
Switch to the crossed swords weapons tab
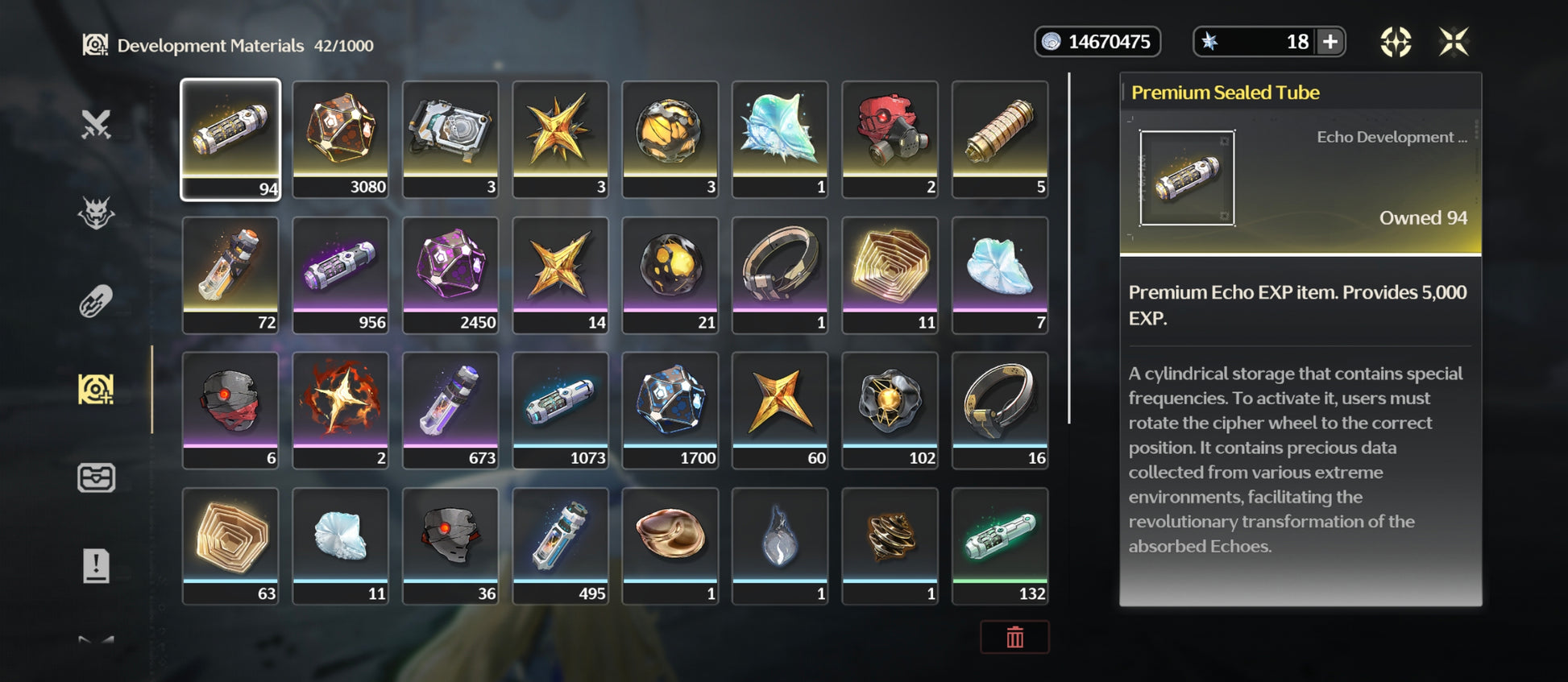[x=96, y=125]
